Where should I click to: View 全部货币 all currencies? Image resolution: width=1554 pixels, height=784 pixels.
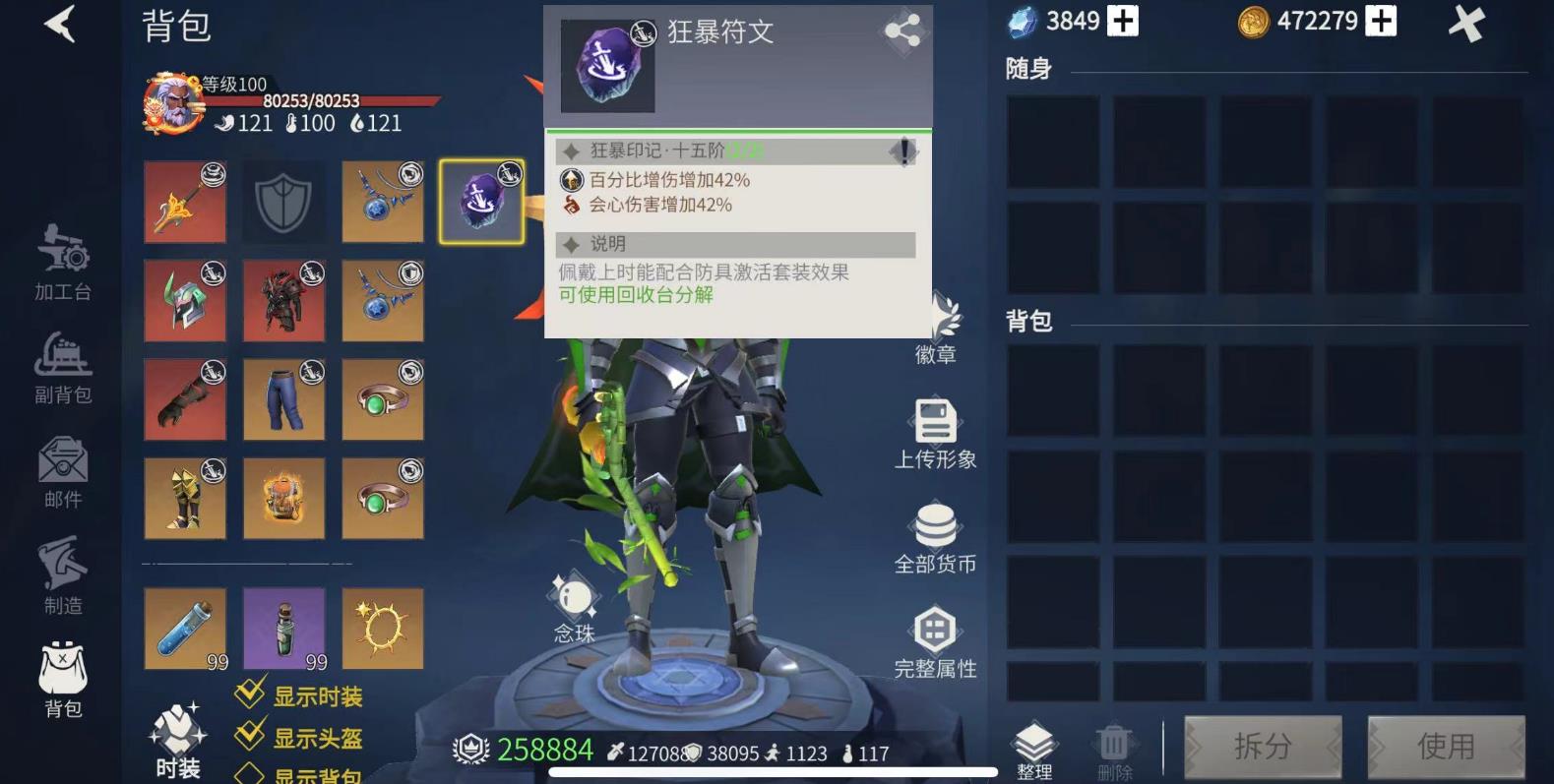click(x=936, y=536)
